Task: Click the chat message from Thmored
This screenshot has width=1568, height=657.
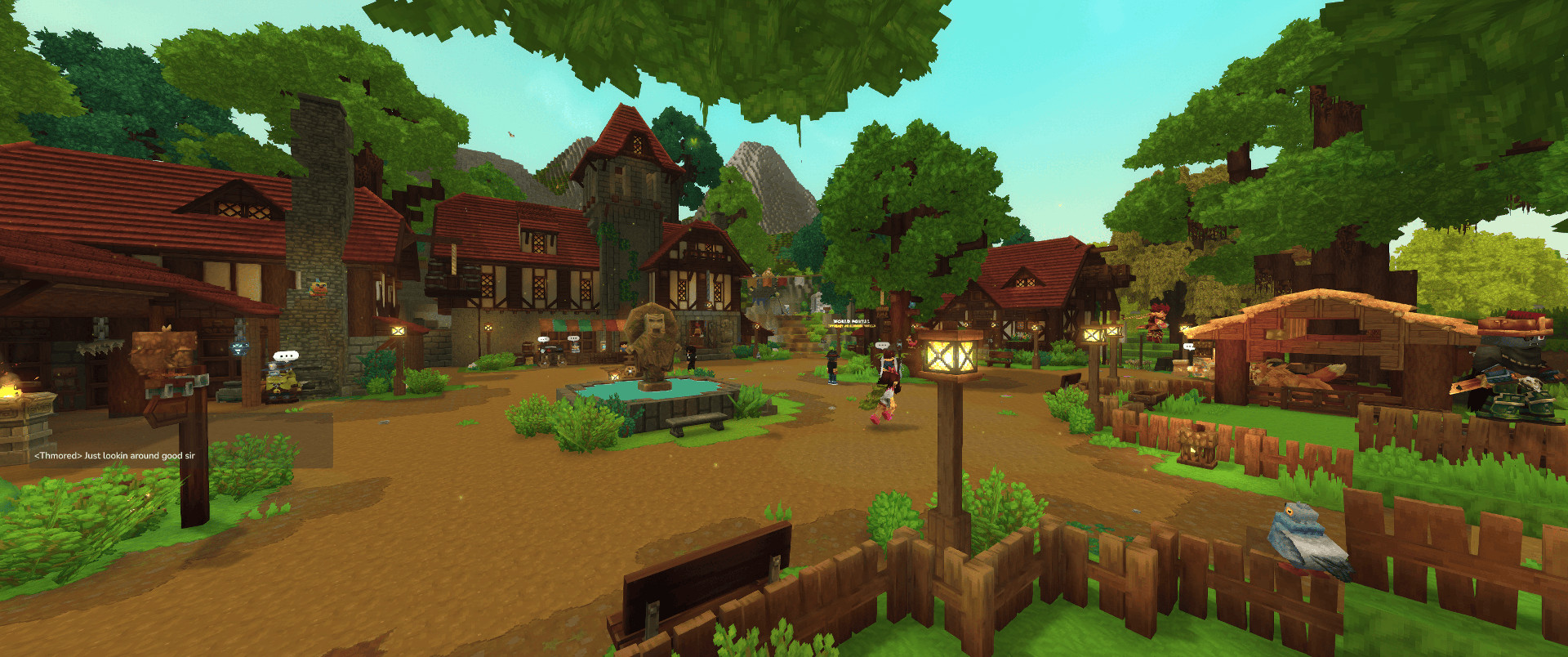Action: click(x=114, y=456)
